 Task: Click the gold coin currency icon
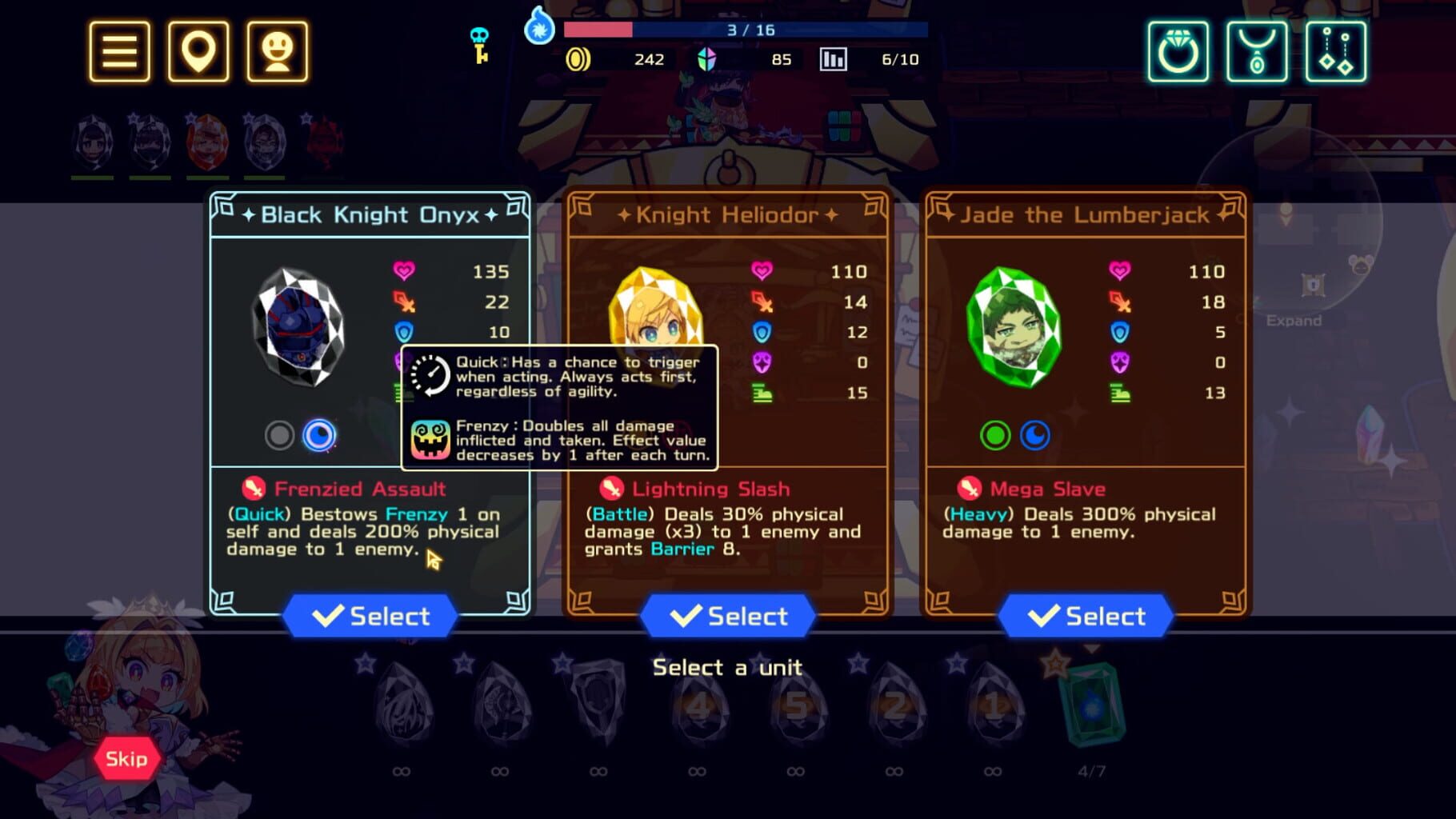point(578,59)
